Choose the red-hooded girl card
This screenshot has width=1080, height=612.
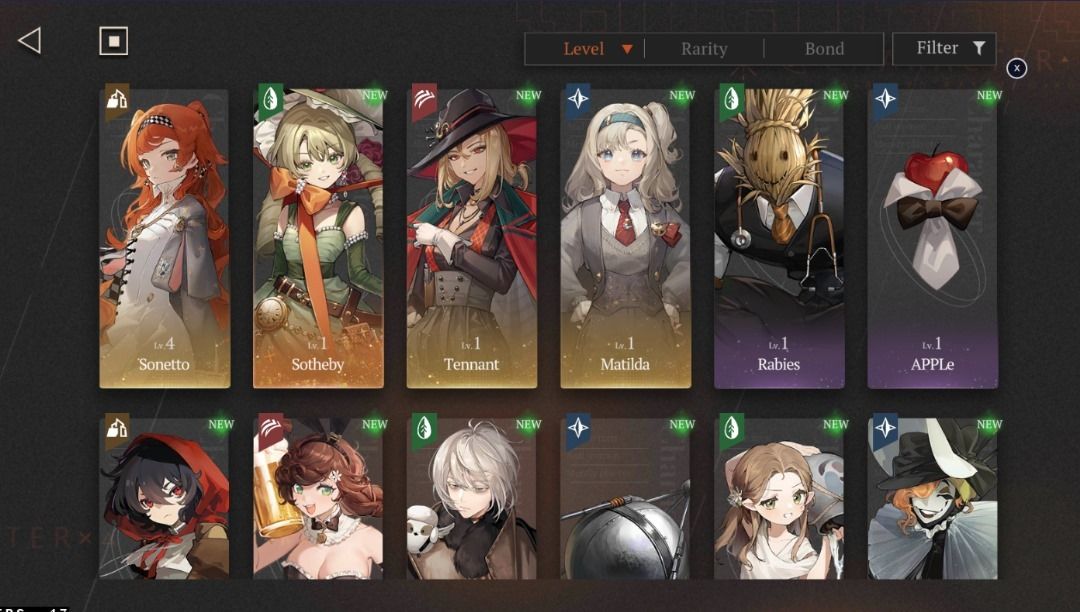165,498
